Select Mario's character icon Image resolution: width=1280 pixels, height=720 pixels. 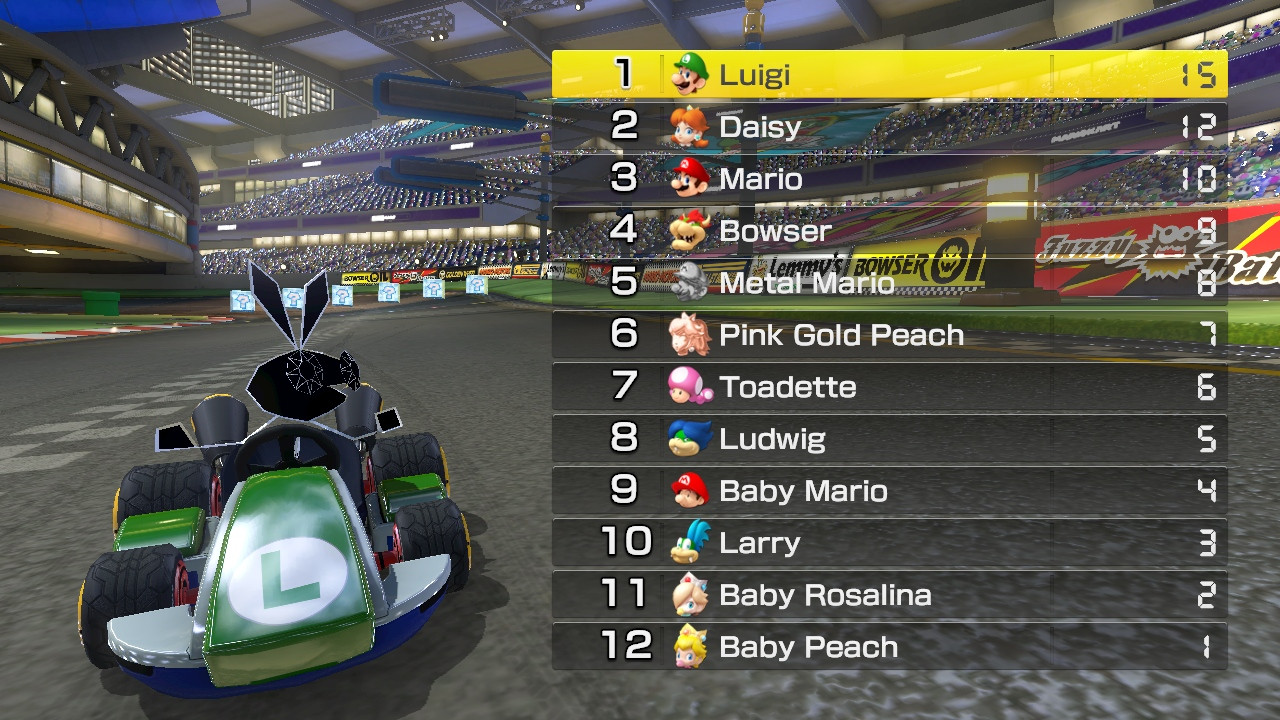tap(688, 178)
